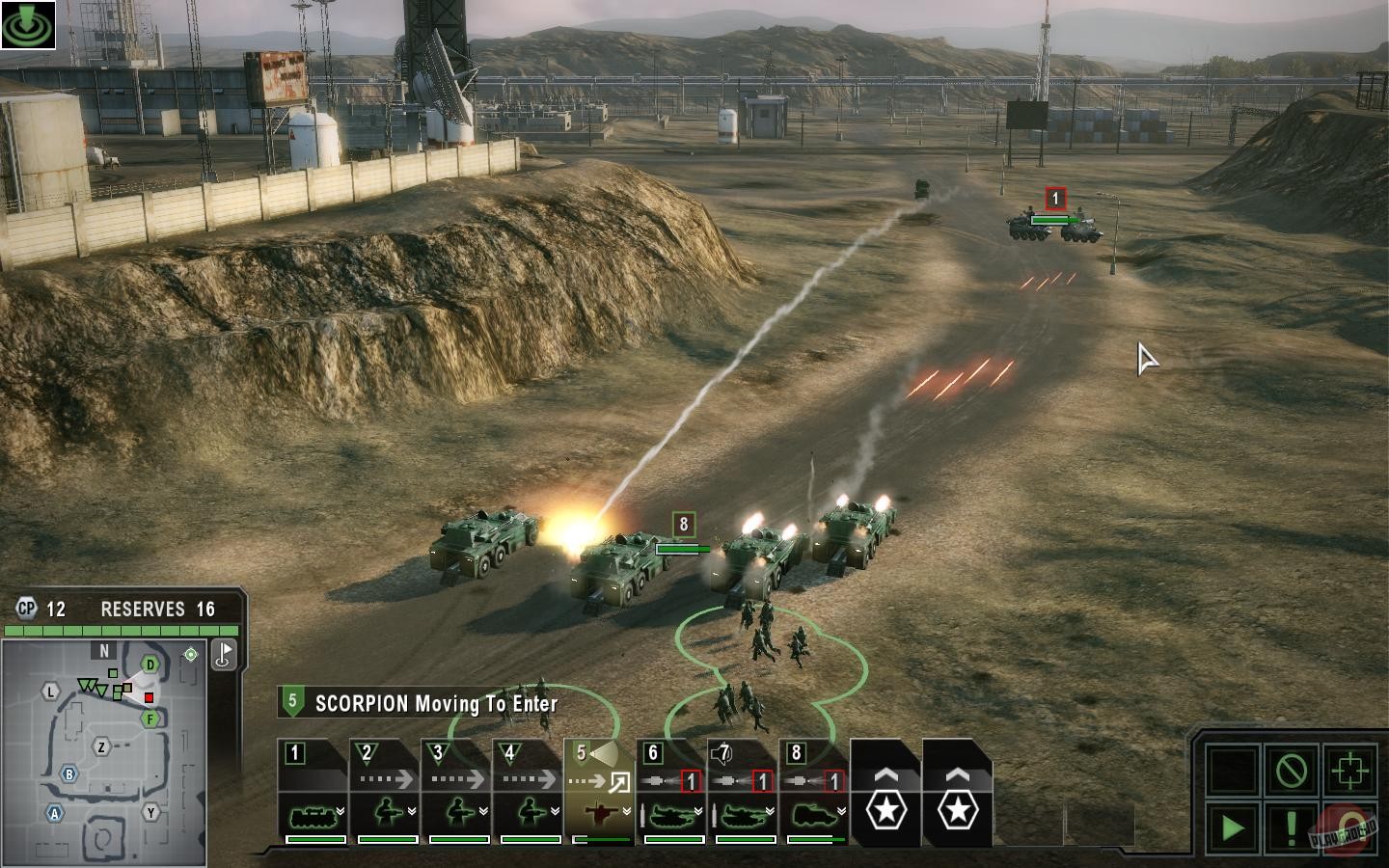This screenshot has width=1389, height=868.
Task: Expand unit card 1 transport details chevron
Action: point(339,810)
